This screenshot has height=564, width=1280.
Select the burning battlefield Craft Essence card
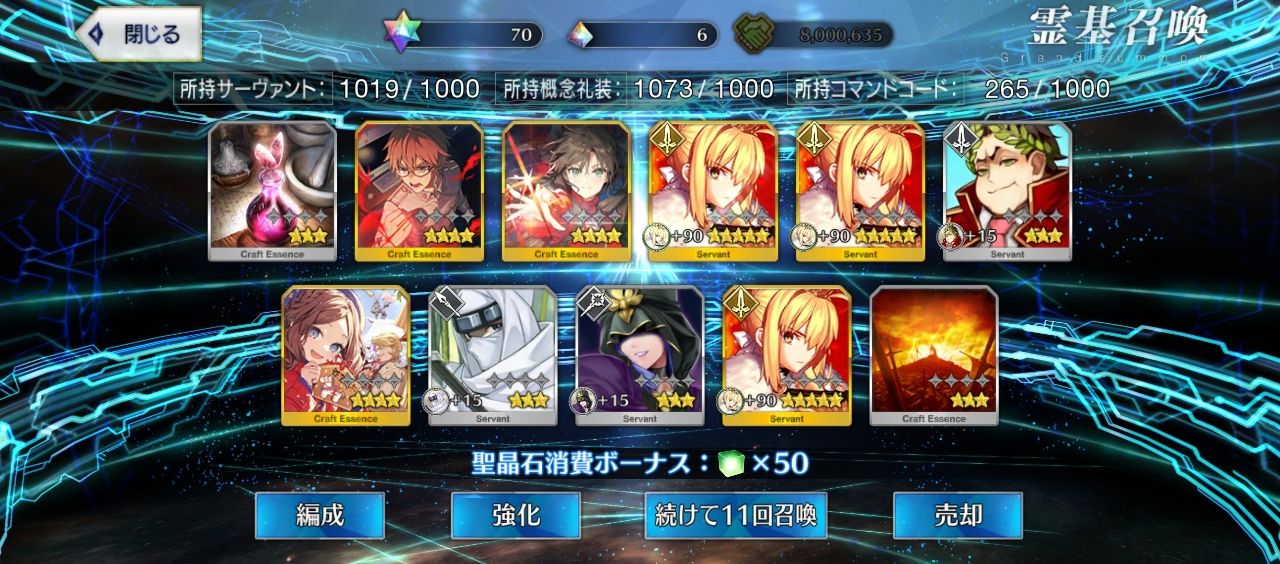pyautogui.click(x=934, y=355)
